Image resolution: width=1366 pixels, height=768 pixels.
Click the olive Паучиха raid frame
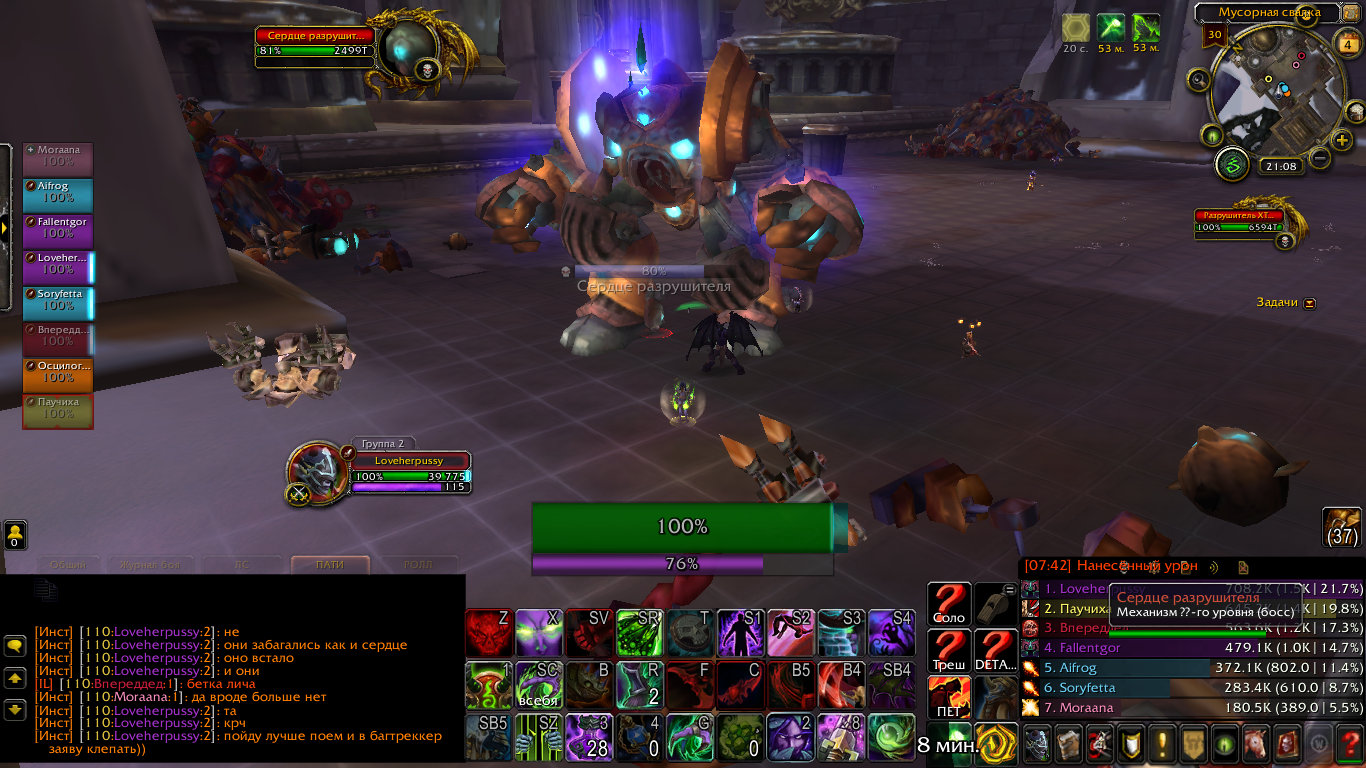58,410
